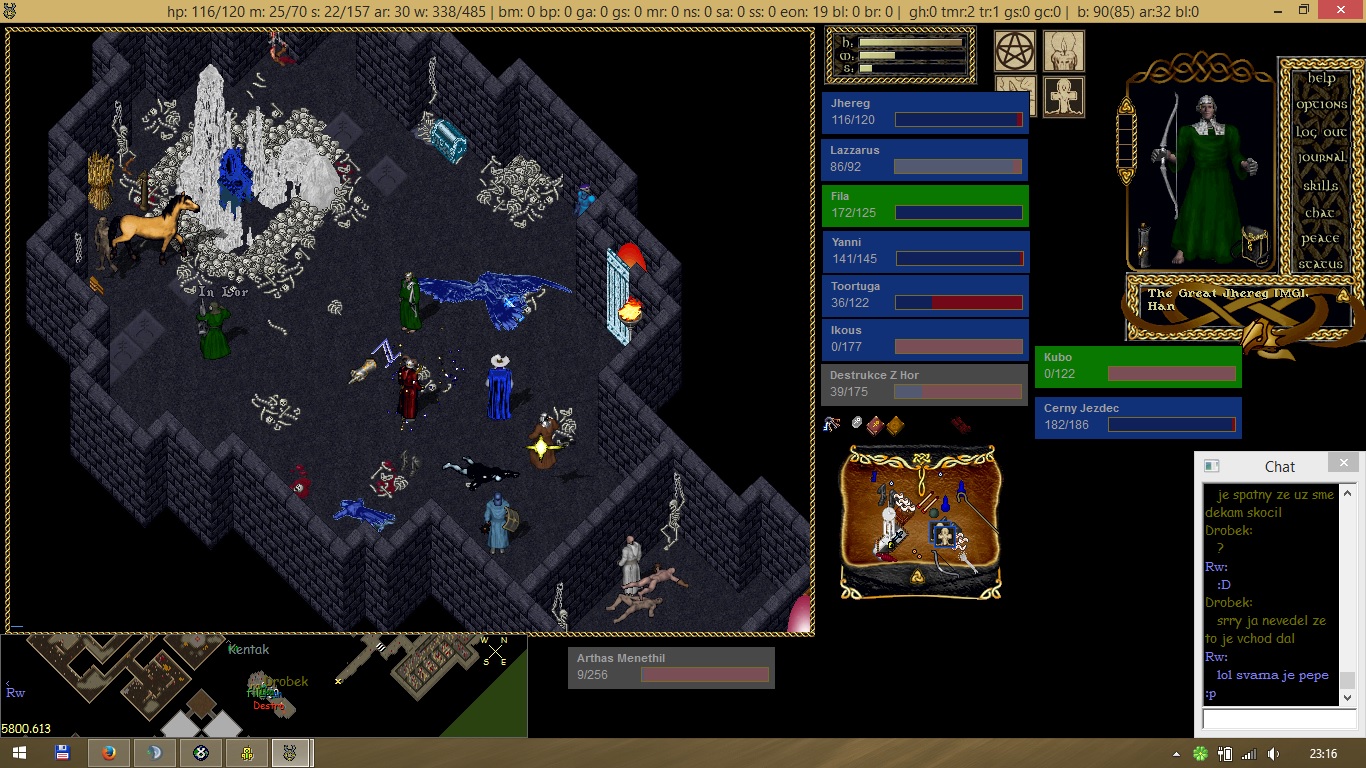The width and height of the screenshot is (1366, 768).
Task: Cast the pentagram spell icon
Action: 1014,51
